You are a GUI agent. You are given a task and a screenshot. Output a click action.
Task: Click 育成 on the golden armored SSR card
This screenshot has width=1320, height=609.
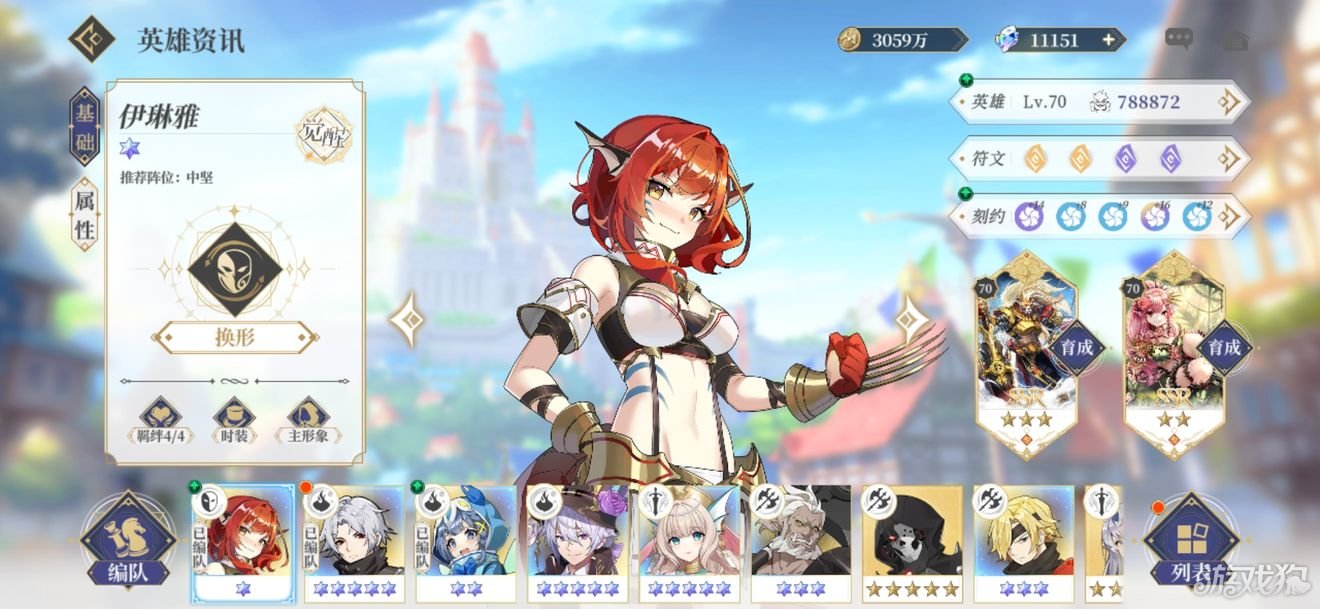1076,348
